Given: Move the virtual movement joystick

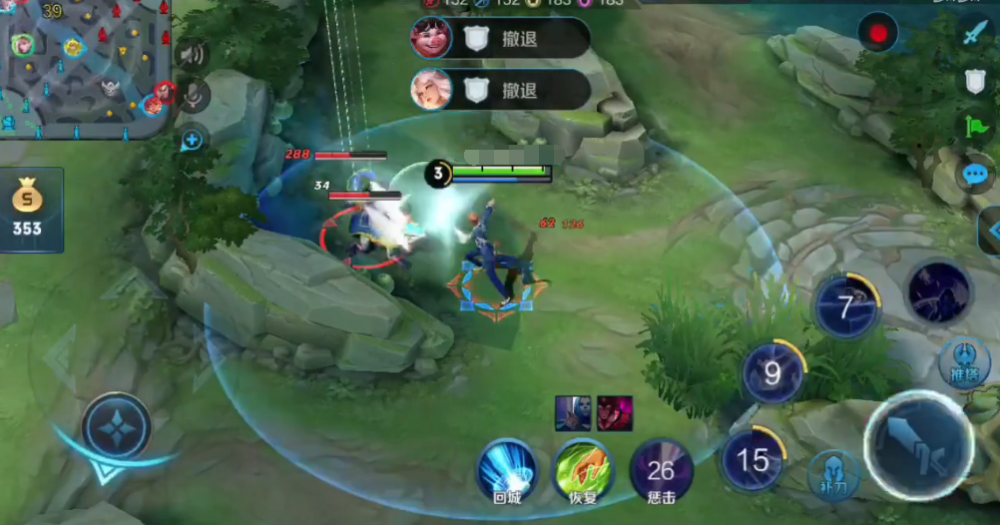Looking at the screenshot, I should [117, 426].
